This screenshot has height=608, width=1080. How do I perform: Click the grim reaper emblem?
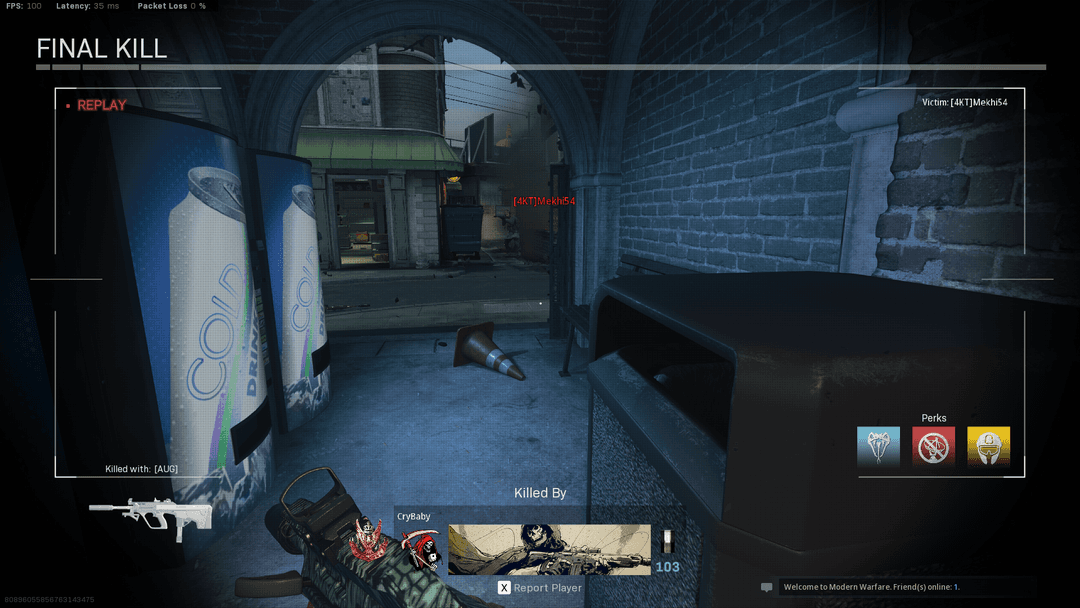click(x=421, y=551)
